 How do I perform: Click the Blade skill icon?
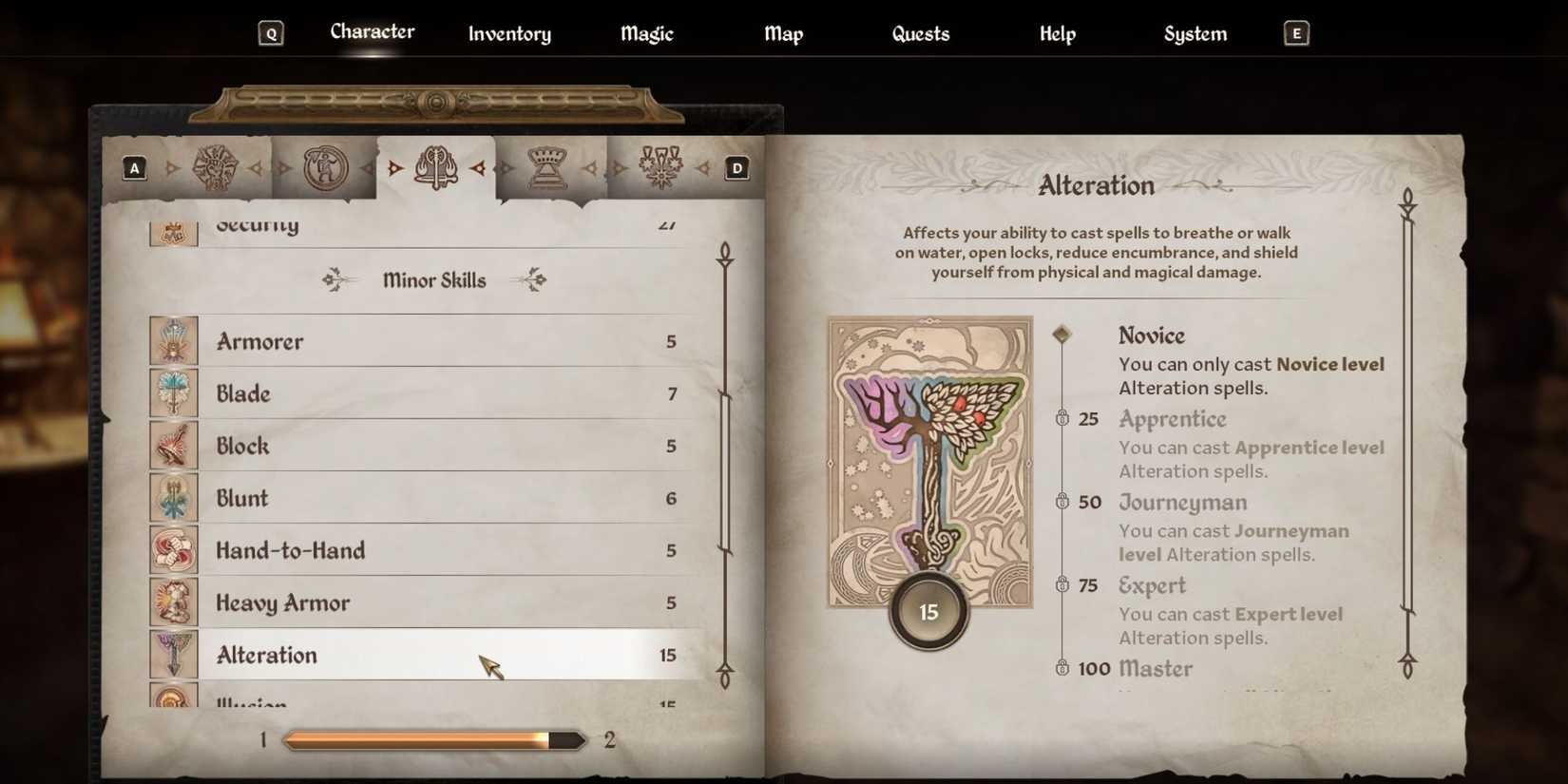click(174, 393)
